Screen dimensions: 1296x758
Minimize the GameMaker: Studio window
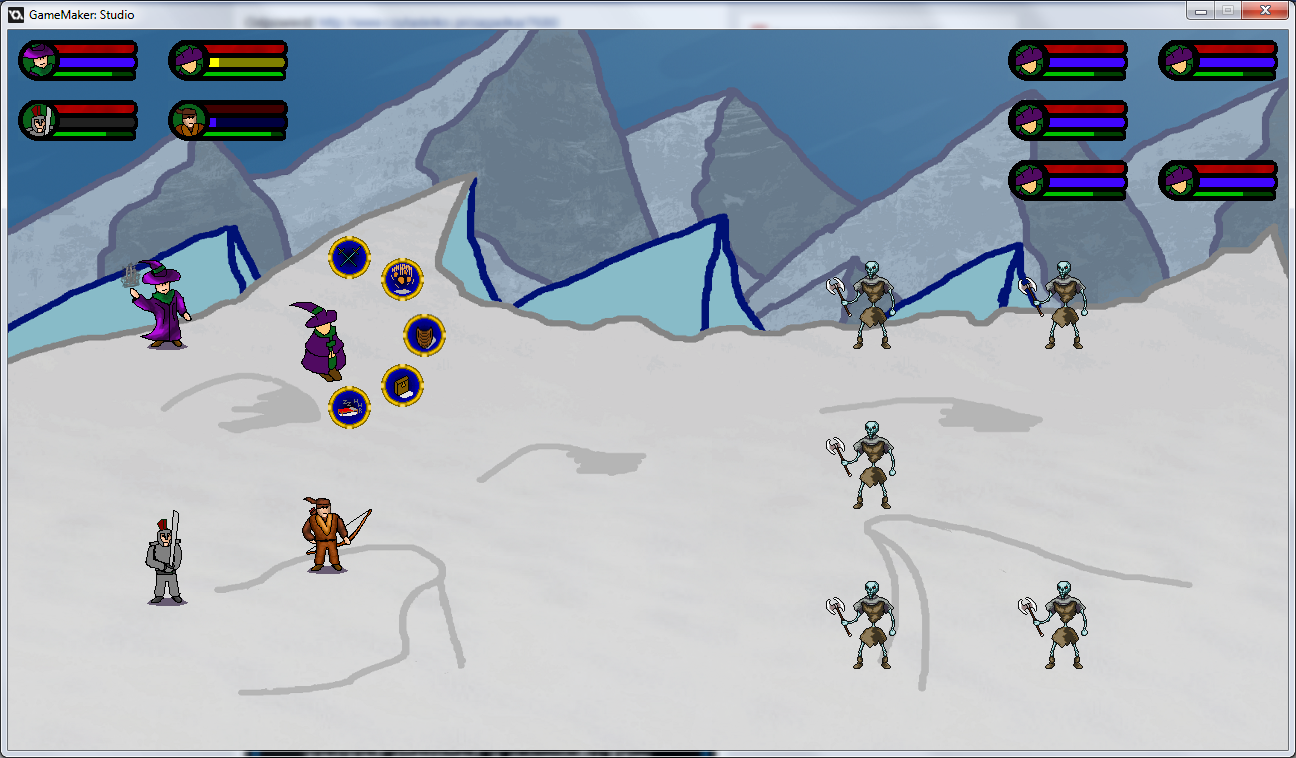(1200, 11)
